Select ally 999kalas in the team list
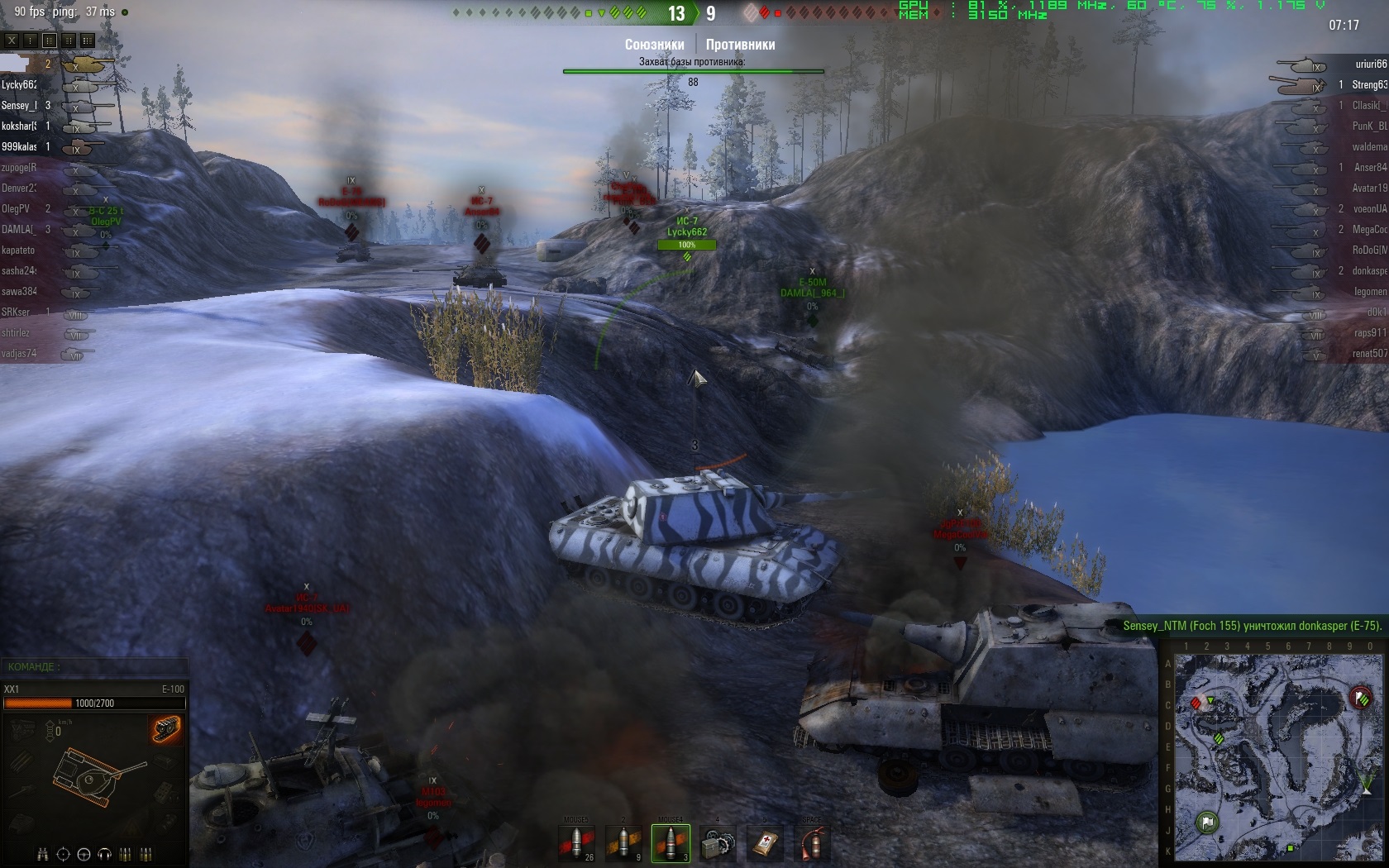This screenshot has width=1389, height=868. click(19, 147)
